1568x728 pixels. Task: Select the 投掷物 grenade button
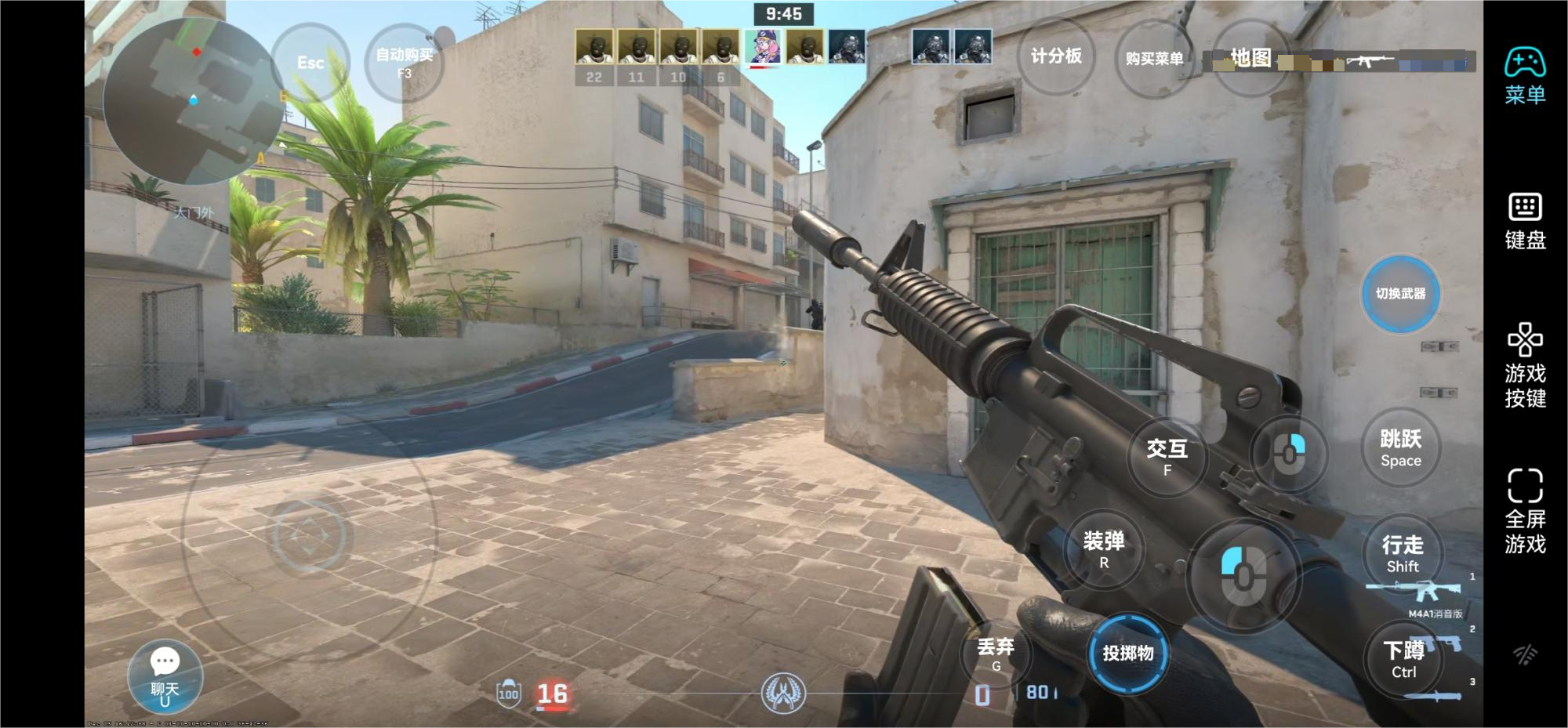click(x=1128, y=654)
